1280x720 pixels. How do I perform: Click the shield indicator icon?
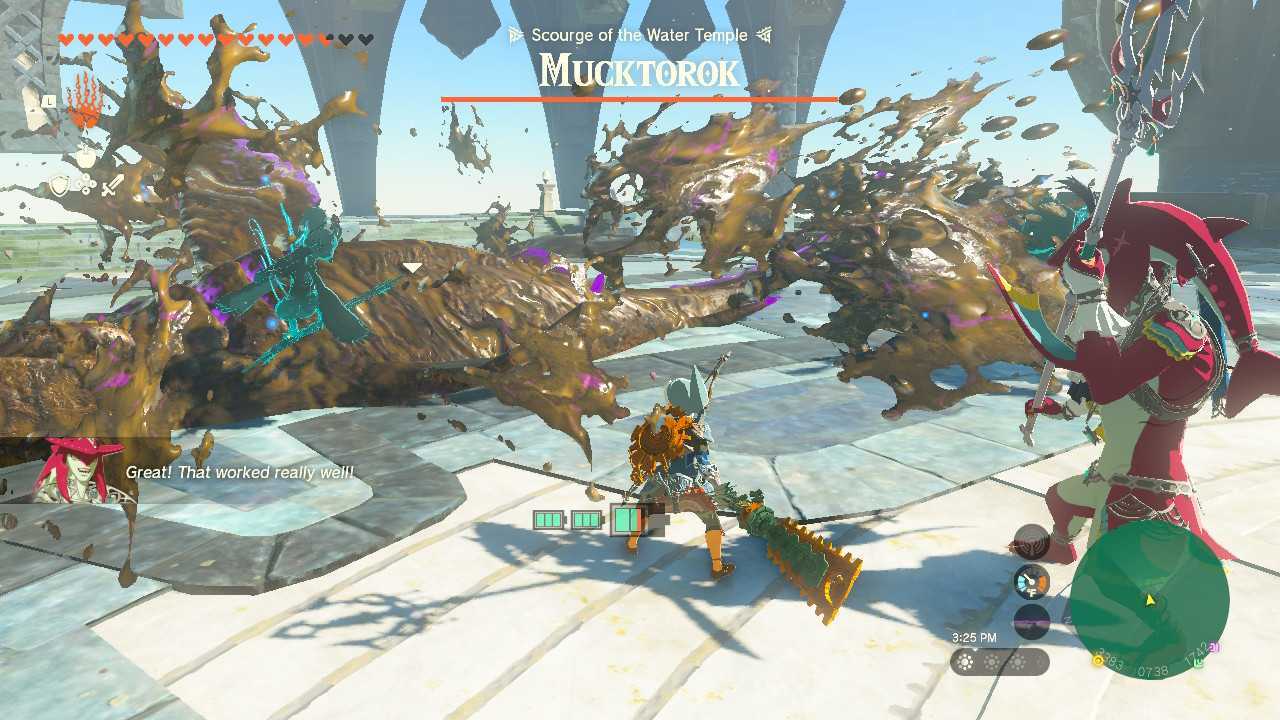[x=59, y=184]
